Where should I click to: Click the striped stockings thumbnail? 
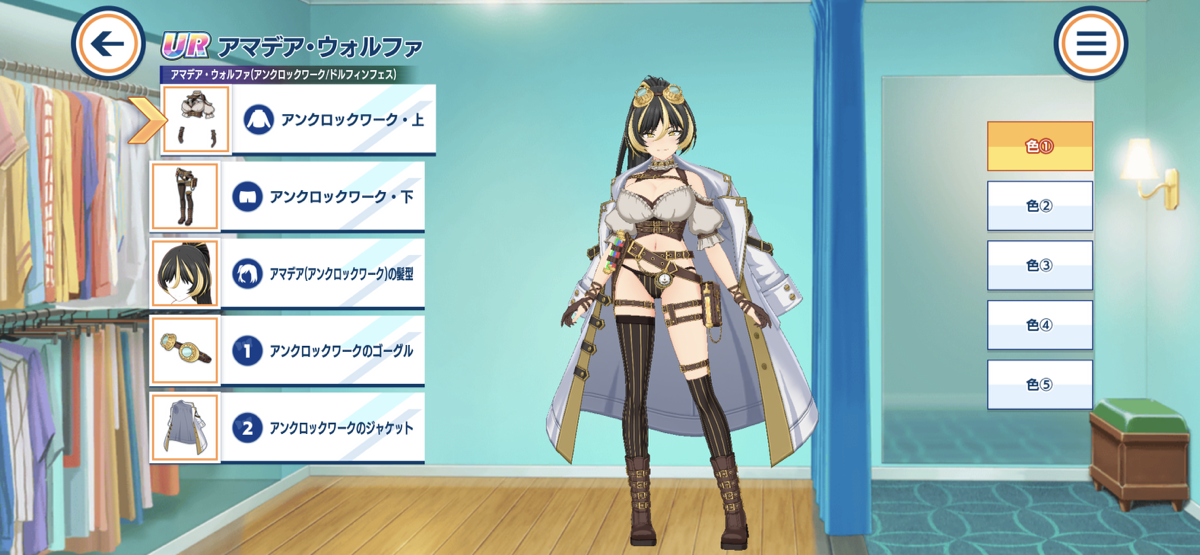(x=184, y=196)
